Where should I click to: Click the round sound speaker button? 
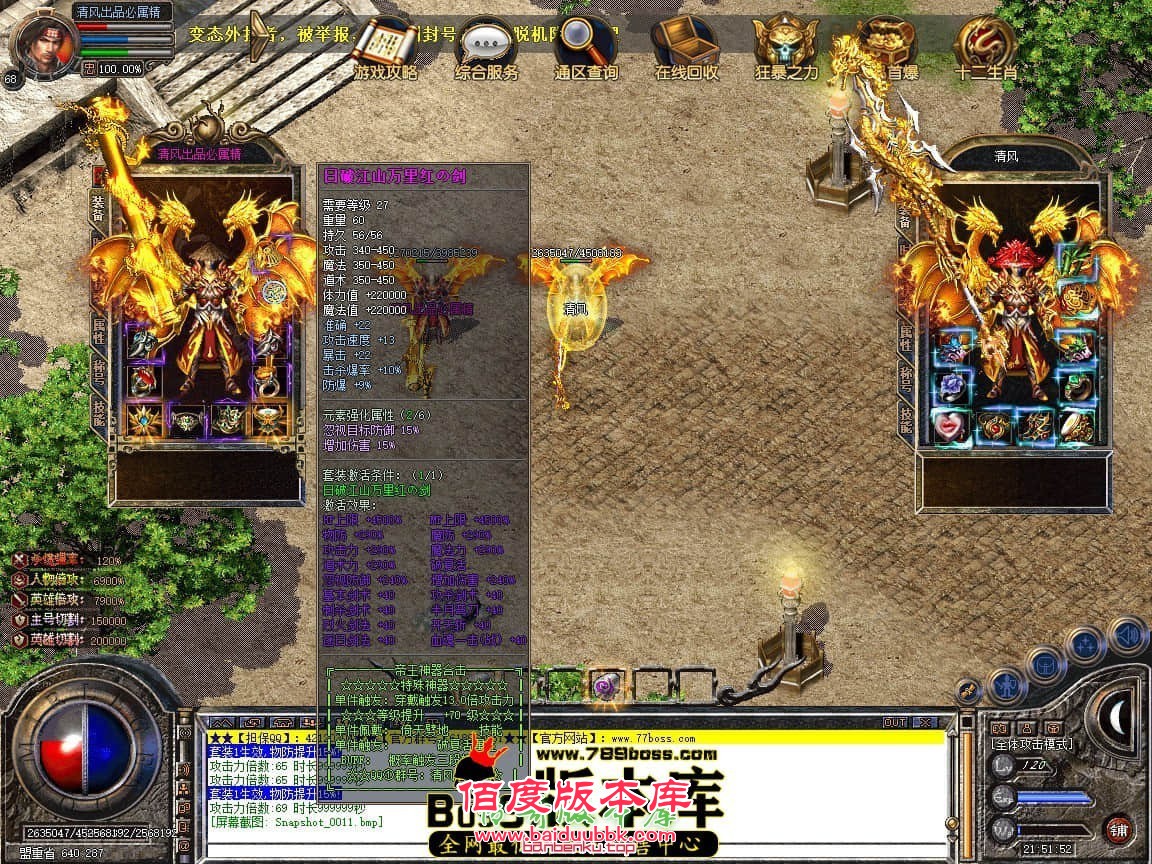(x=1127, y=636)
